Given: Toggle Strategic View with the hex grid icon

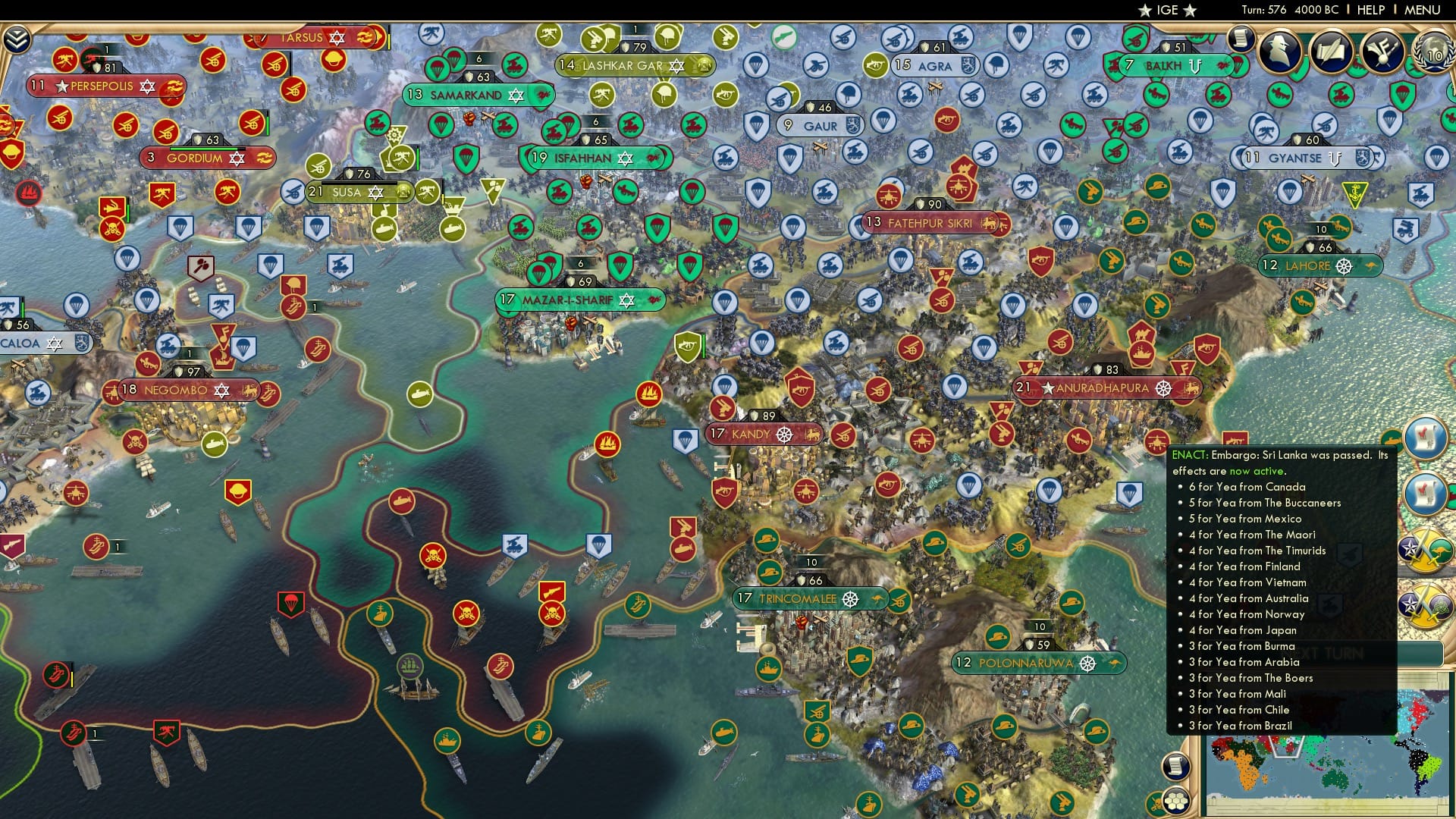Looking at the screenshot, I should click(1176, 802).
